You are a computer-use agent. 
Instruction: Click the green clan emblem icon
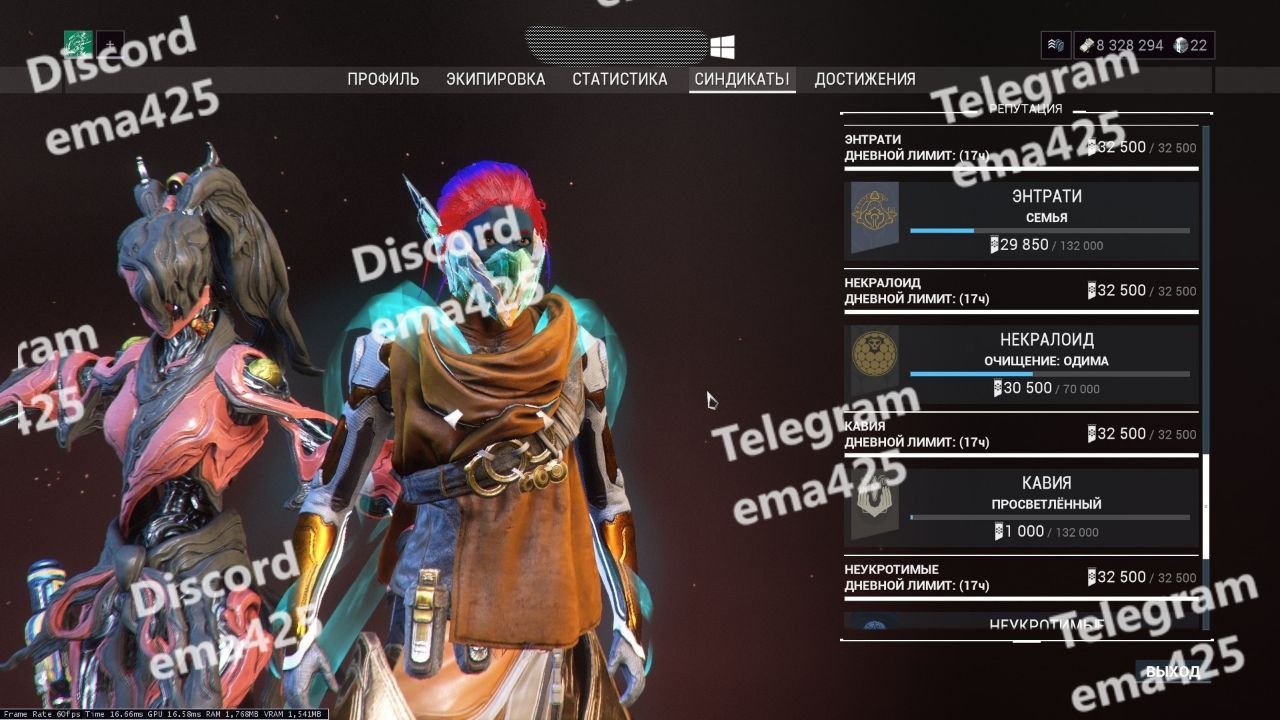pyautogui.click(x=78, y=45)
